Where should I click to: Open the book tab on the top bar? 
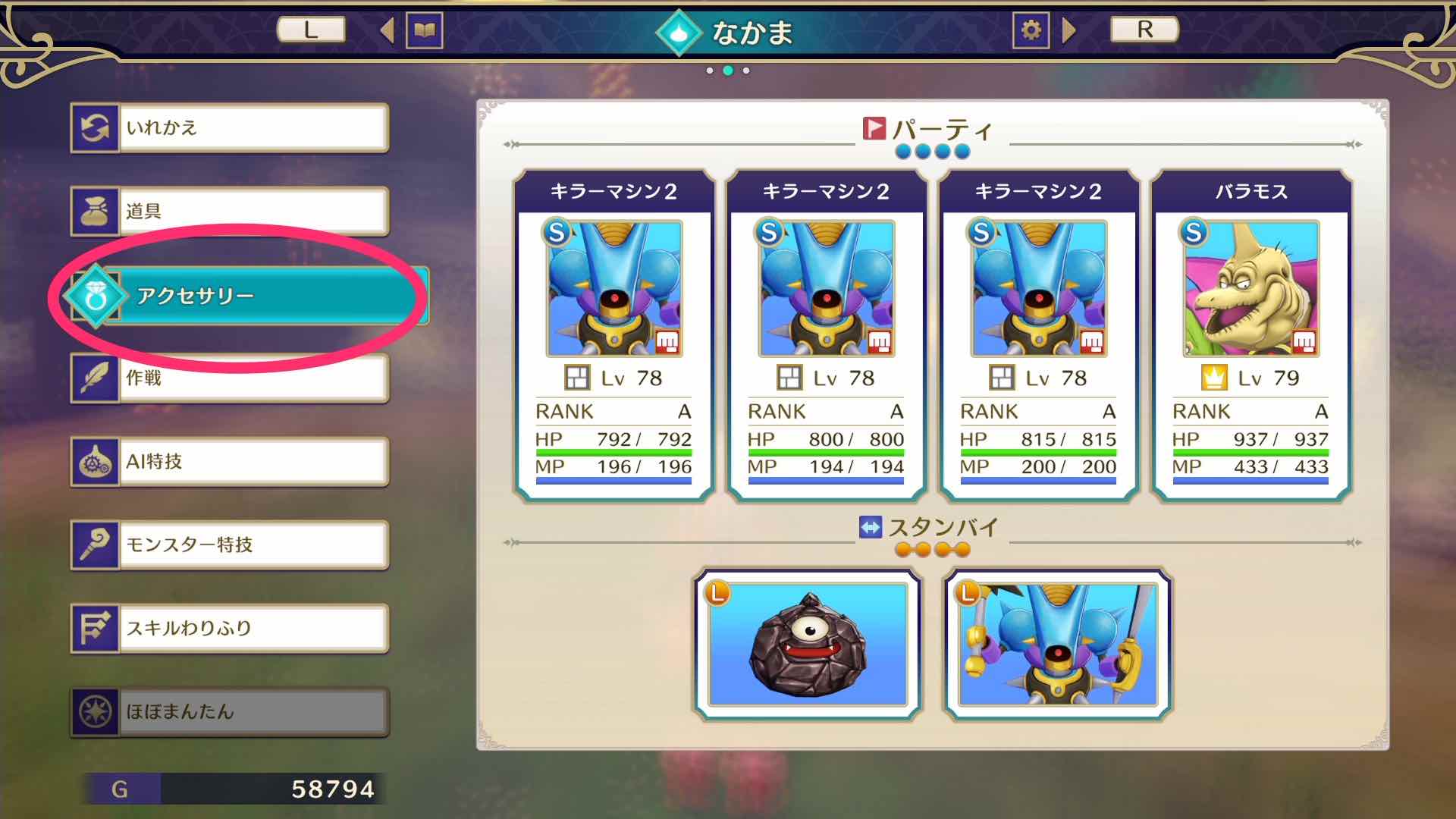(425, 30)
